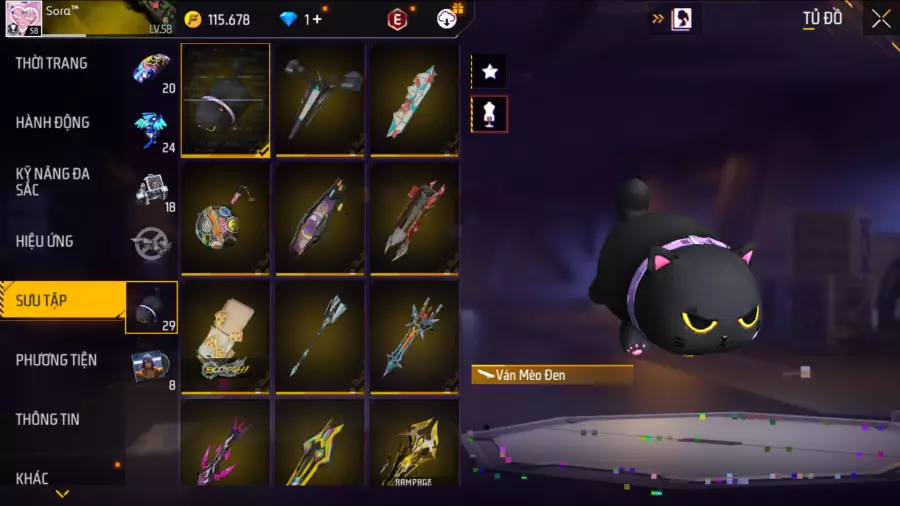
Task: Expand the category list down arrow
Action: [62, 494]
